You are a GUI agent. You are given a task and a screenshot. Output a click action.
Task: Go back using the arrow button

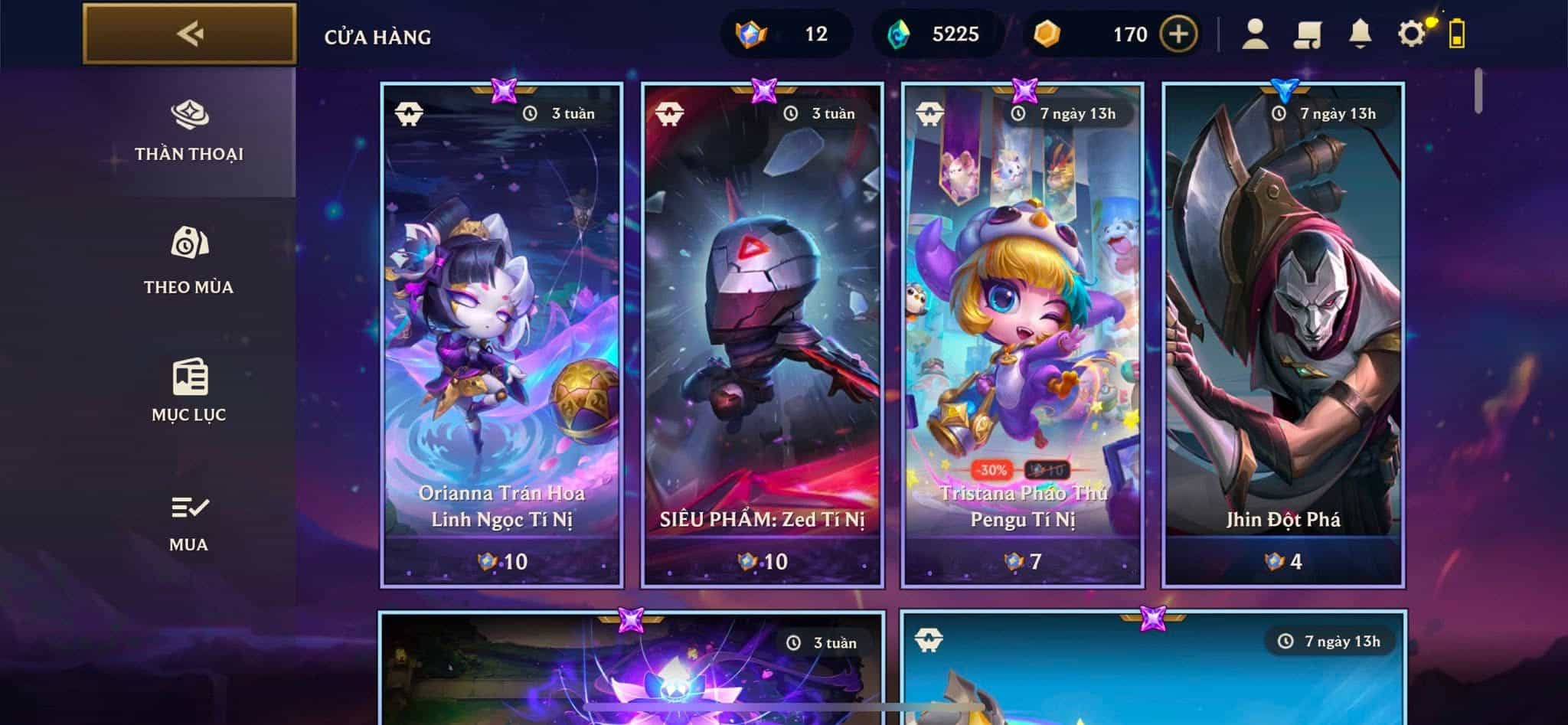click(189, 34)
